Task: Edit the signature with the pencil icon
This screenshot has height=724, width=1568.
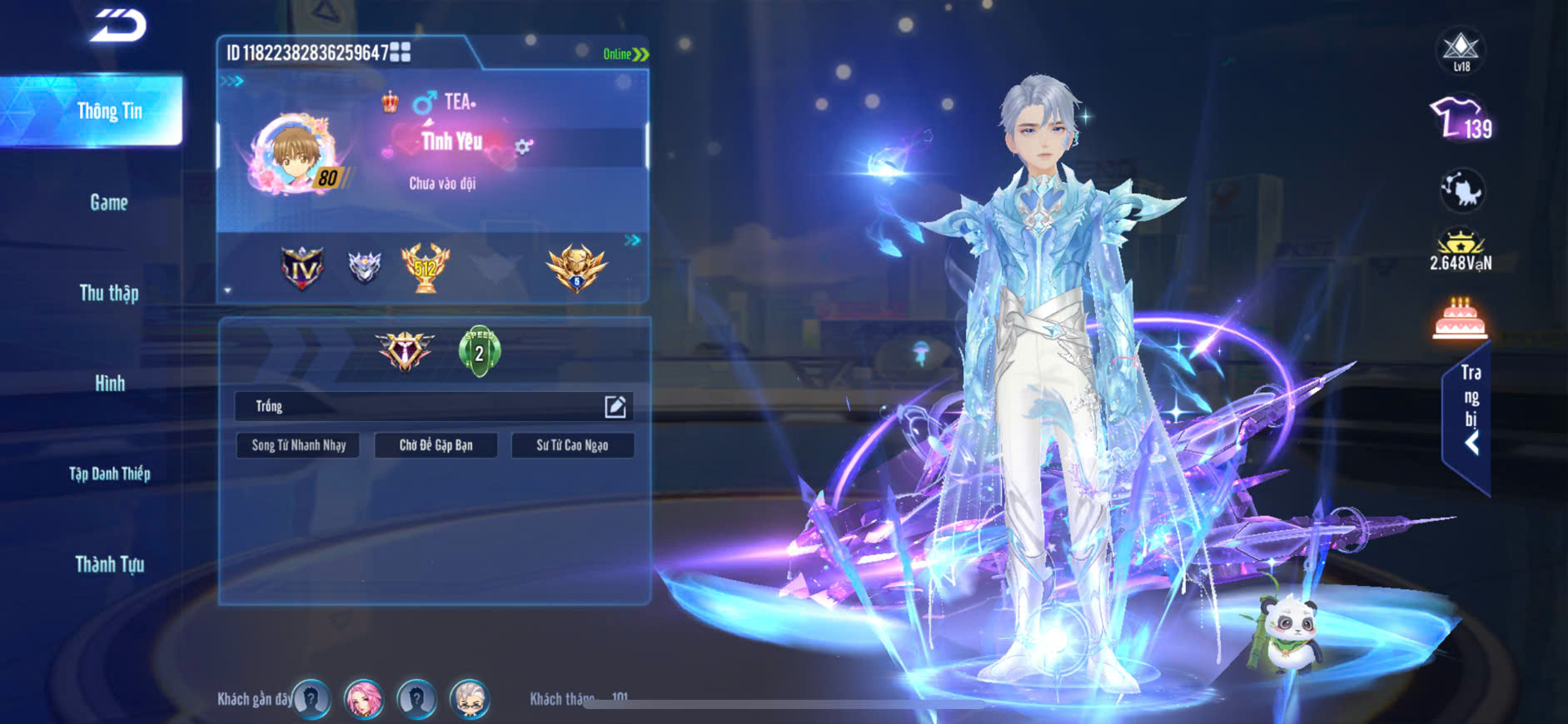Action: pos(615,406)
